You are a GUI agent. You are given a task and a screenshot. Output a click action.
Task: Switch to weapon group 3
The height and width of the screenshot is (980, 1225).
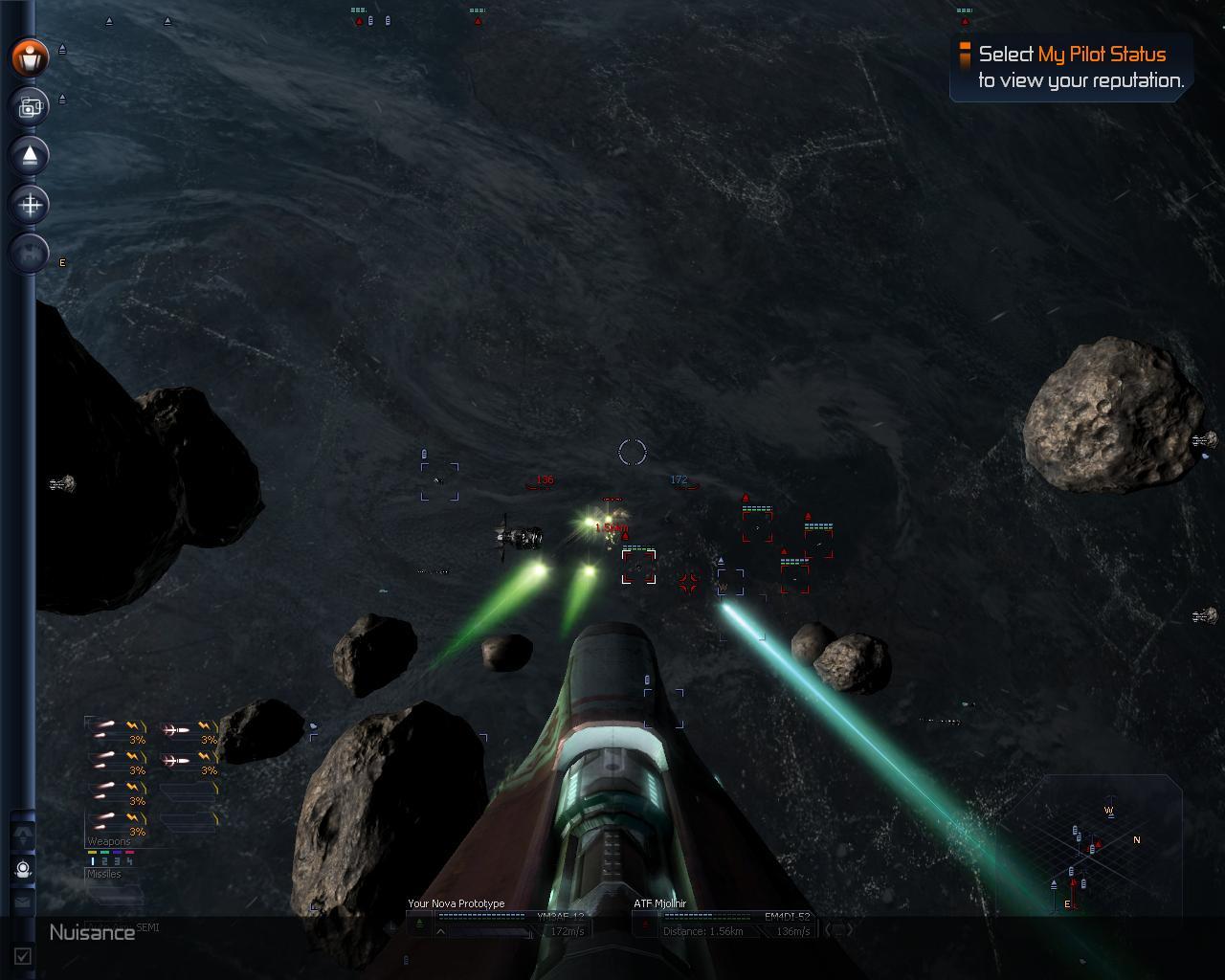click(x=117, y=861)
